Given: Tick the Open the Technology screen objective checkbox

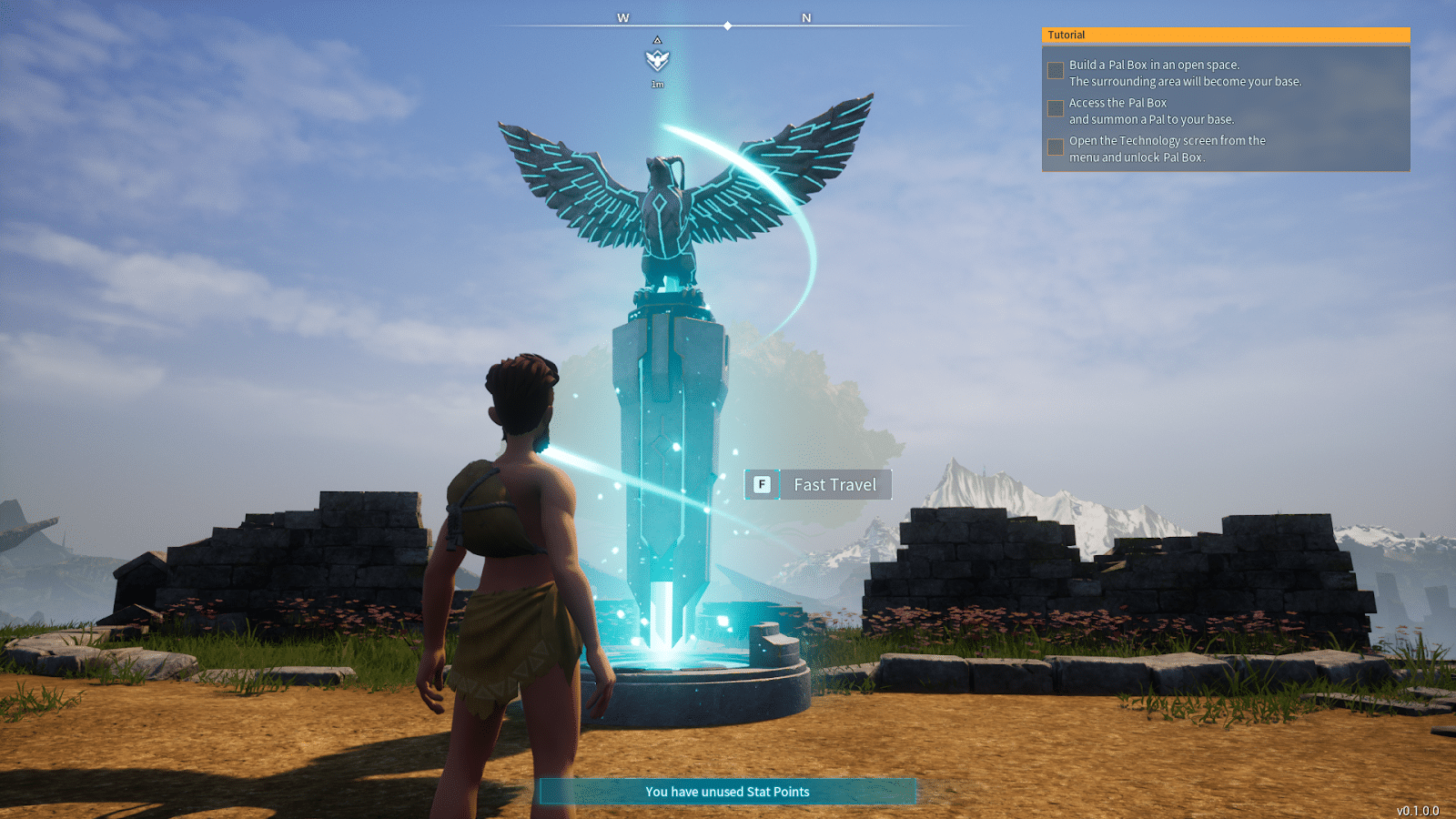Looking at the screenshot, I should 1056,147.
